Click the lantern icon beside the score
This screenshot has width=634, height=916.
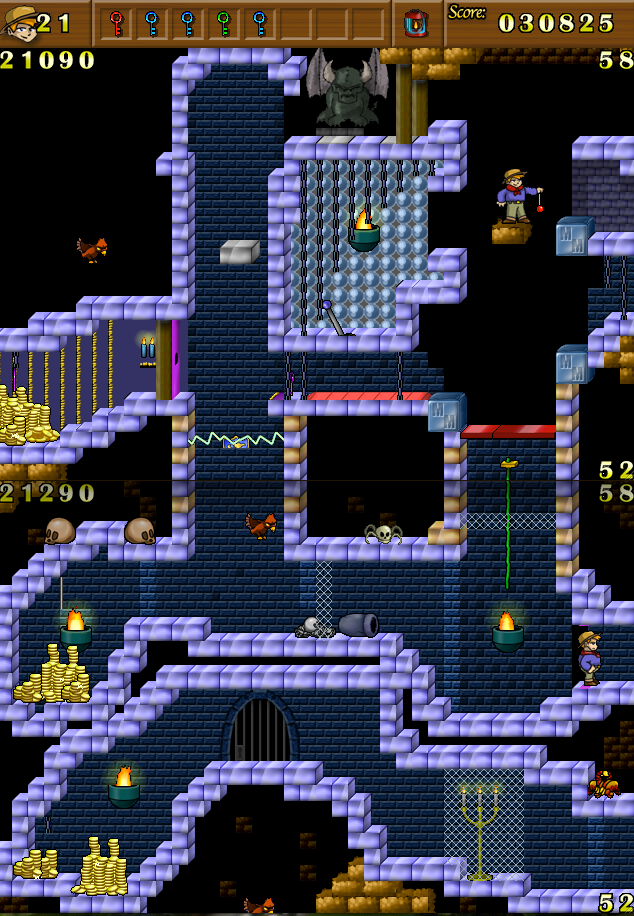[415, 22]
